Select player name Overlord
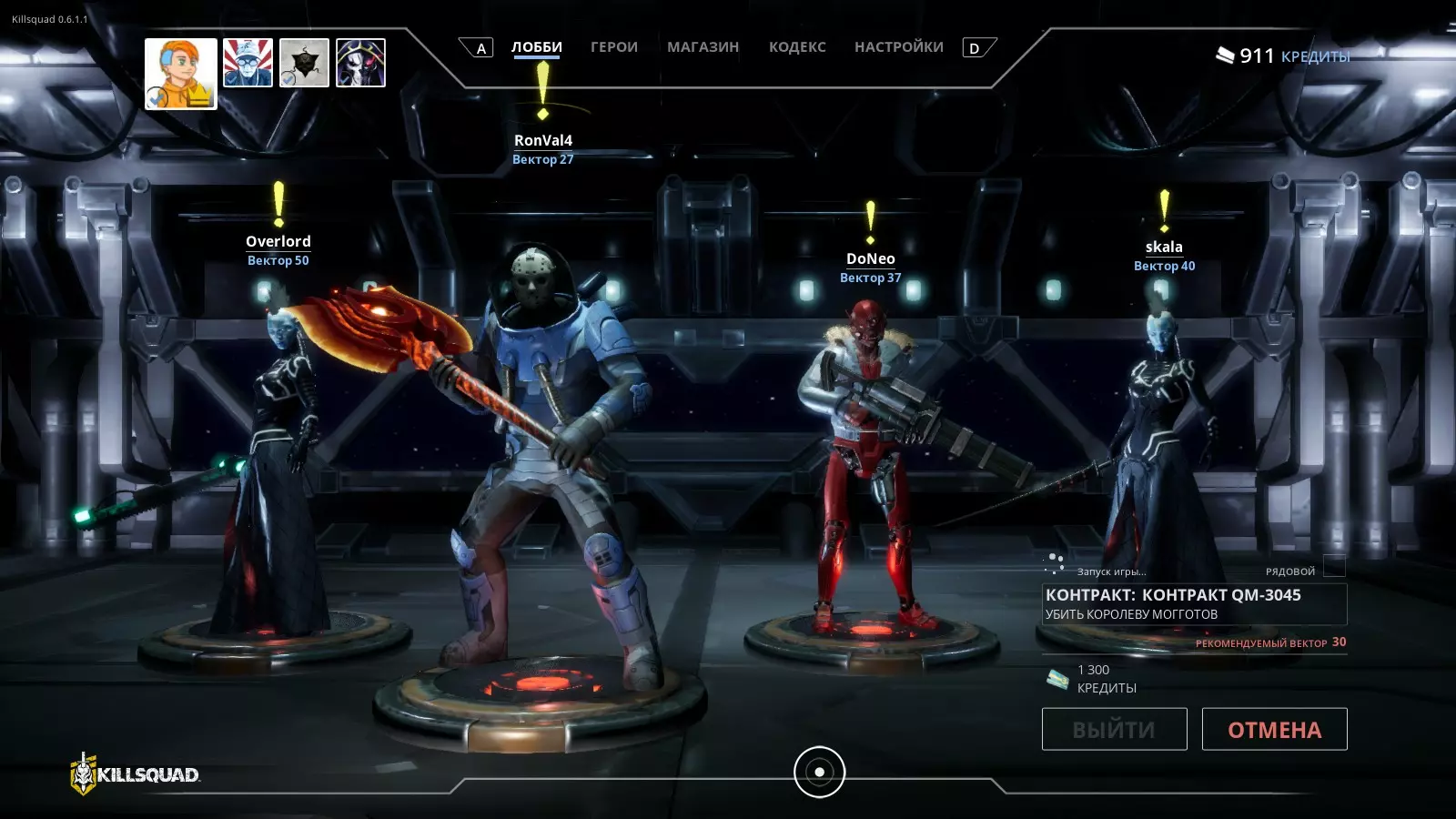The width and height of the screenshot is (1456, 819). (278, 241)
